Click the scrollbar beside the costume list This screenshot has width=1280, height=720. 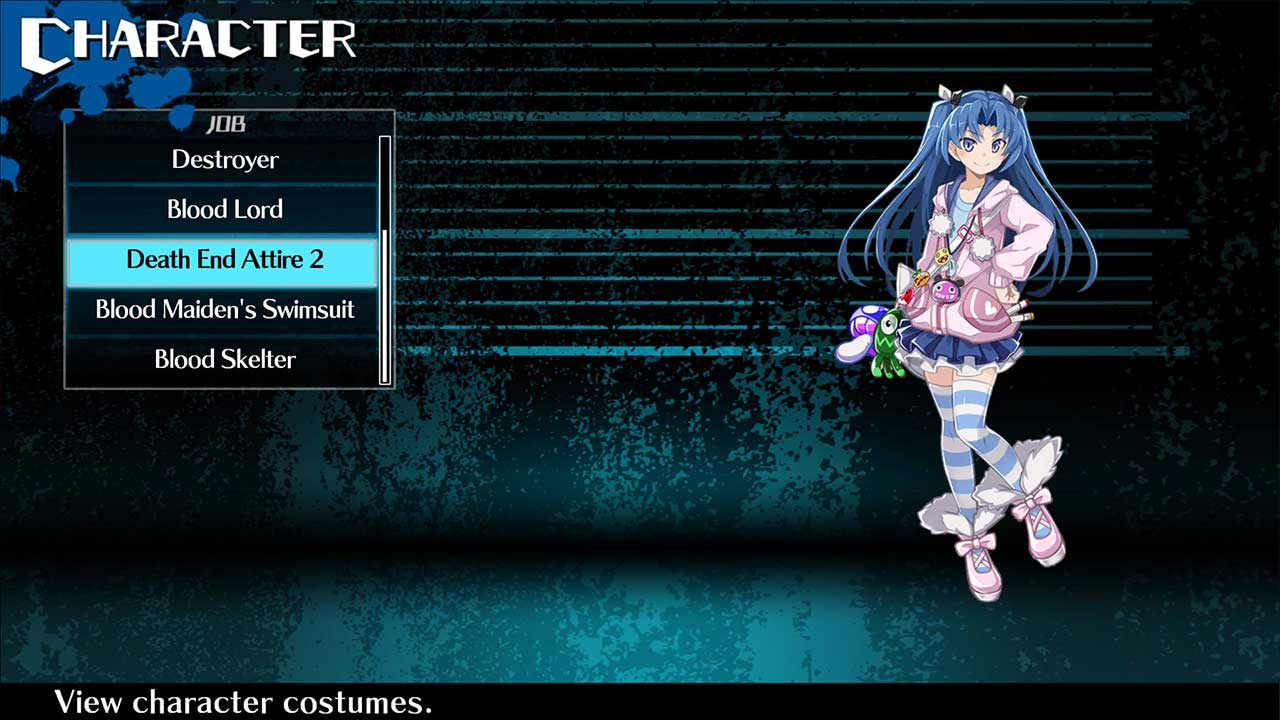pos(384,260)
